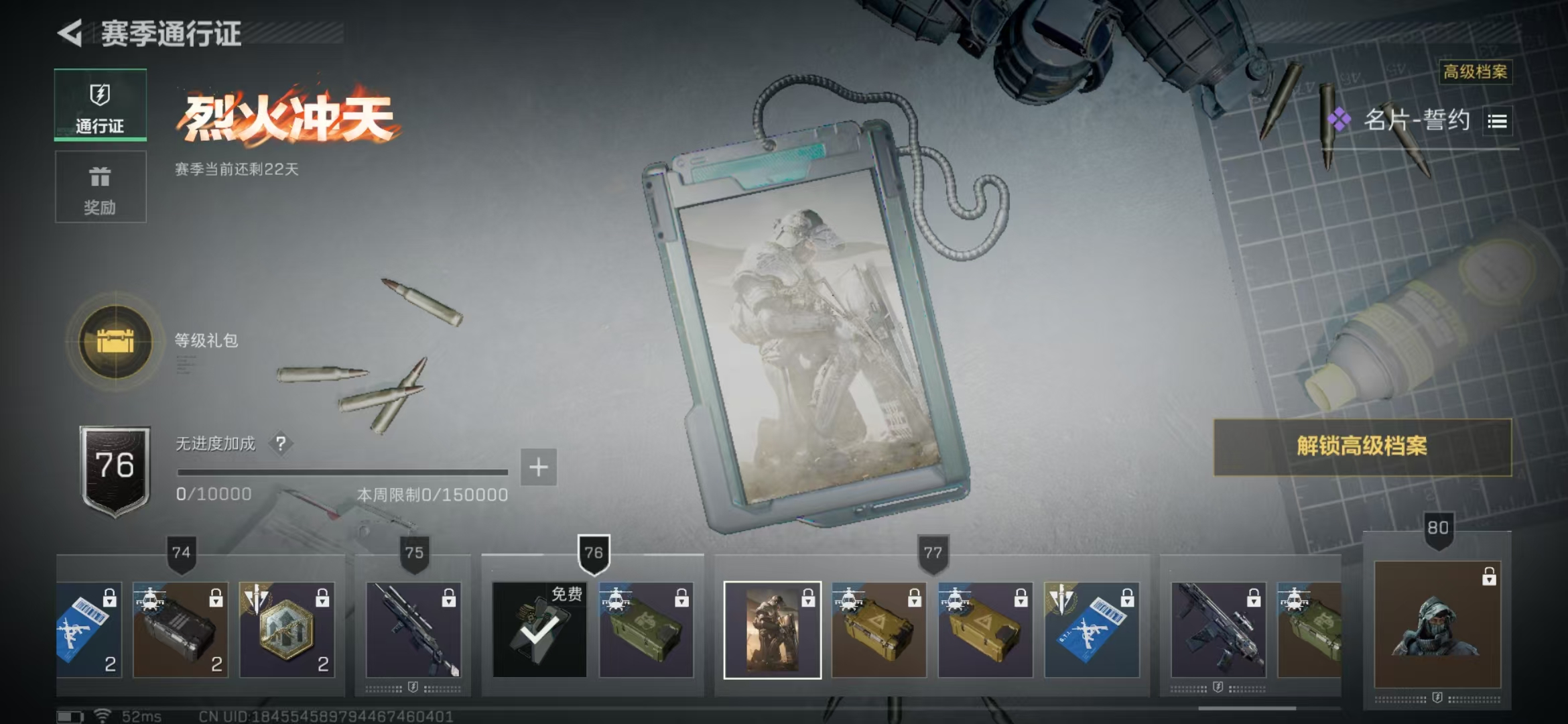This screenshot has width=1568, height=724.
Task: Go back using the arrow beside 赛季通行证
Action: [70, 33]
